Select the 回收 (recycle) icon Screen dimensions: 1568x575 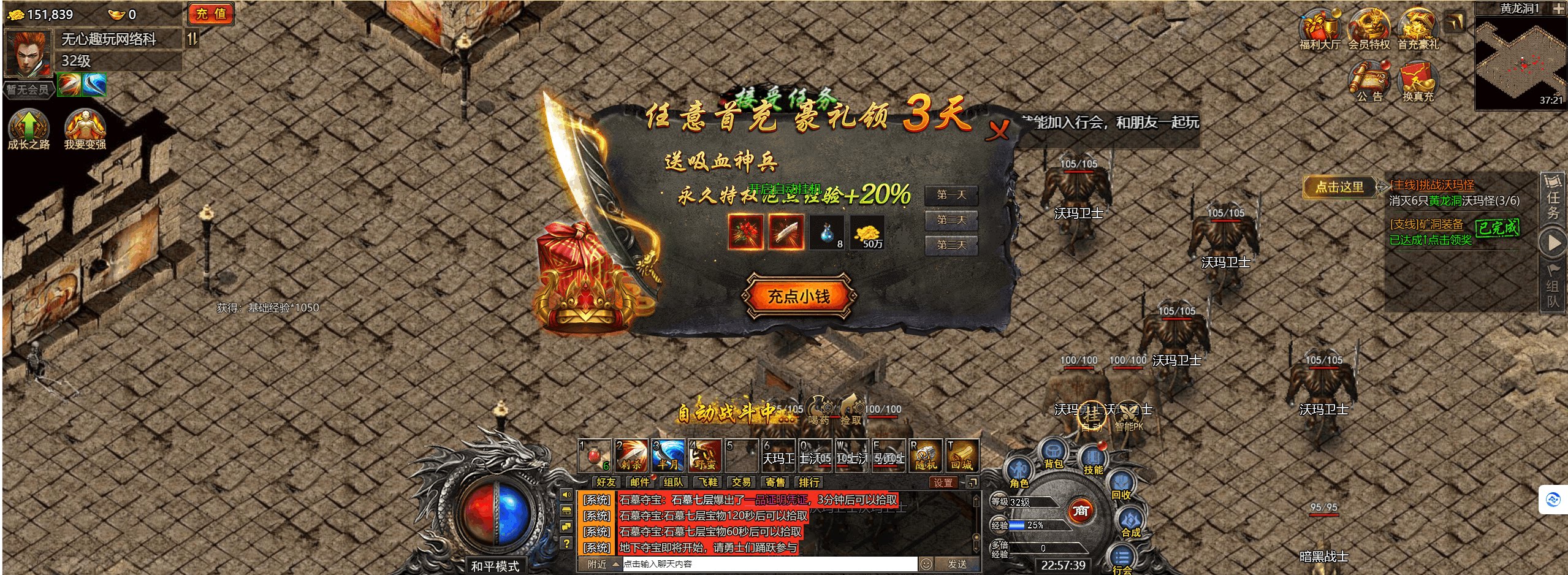pyautogui.click(x=1120, y=482)
